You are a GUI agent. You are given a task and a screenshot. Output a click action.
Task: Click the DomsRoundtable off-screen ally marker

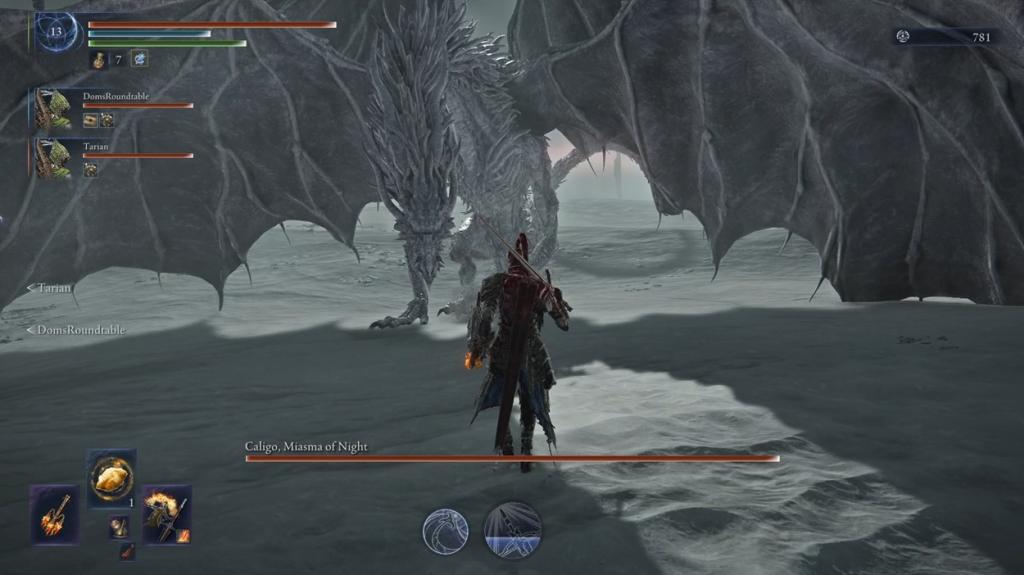tap(76, 329)
